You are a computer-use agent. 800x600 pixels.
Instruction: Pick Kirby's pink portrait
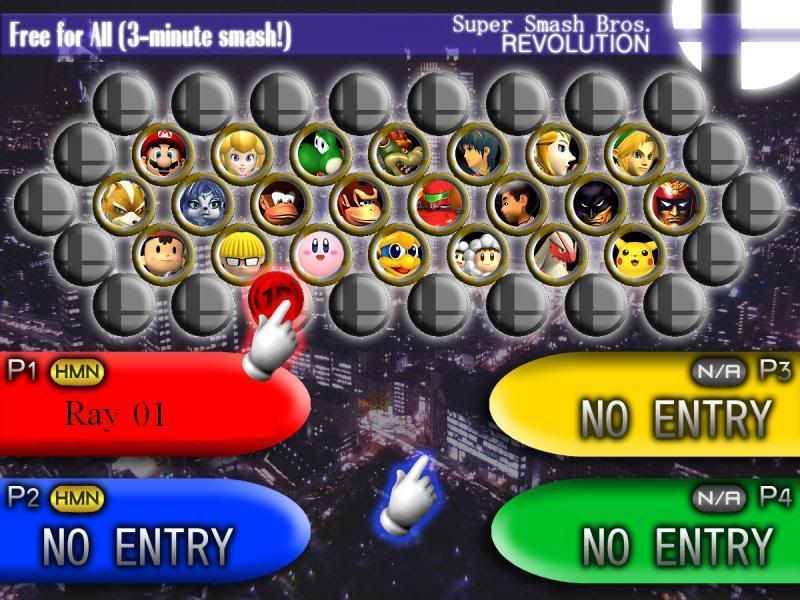319,253
